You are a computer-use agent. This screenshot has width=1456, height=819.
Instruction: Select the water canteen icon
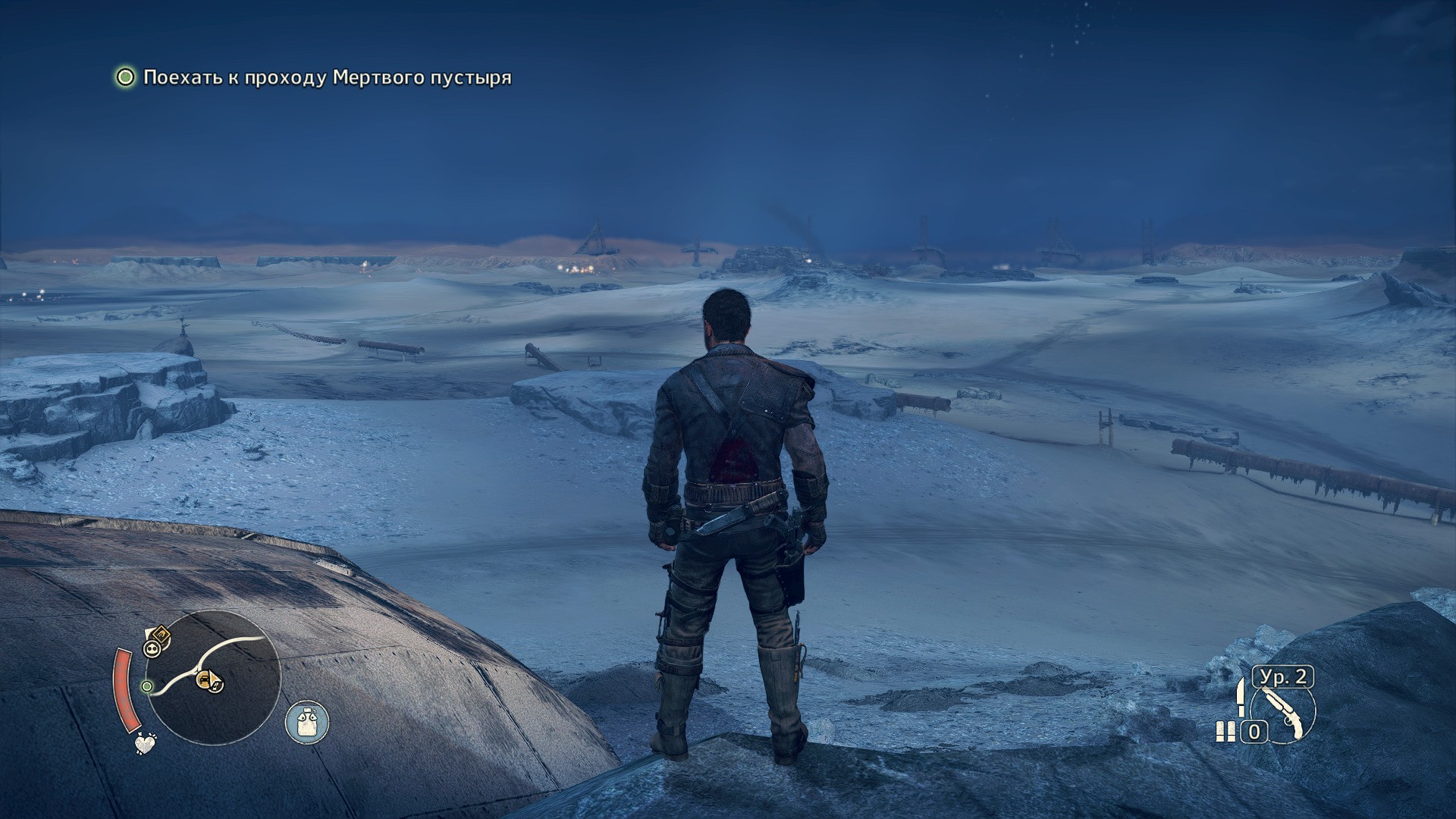[x=307, y=721]
